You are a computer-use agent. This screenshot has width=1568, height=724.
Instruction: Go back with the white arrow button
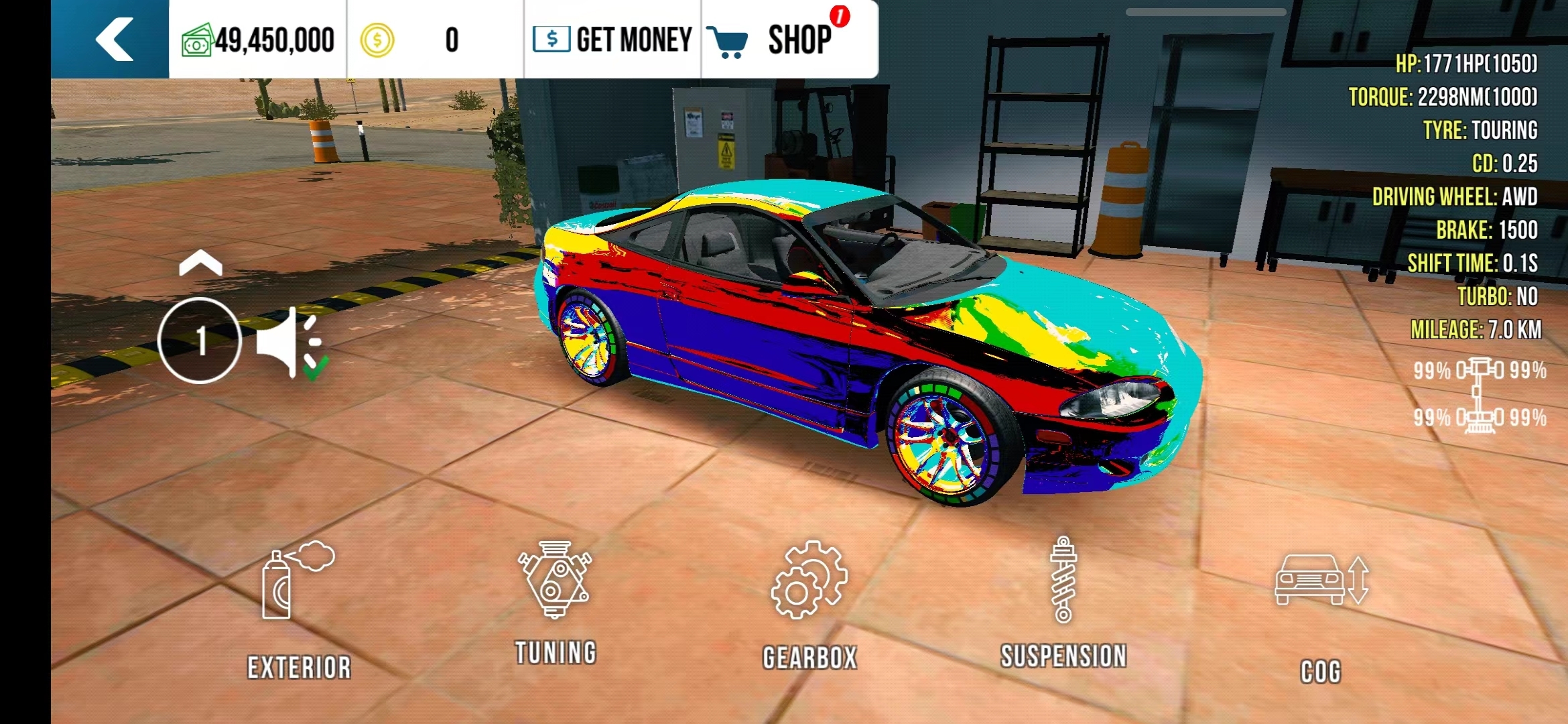click(x=113, y=40)
